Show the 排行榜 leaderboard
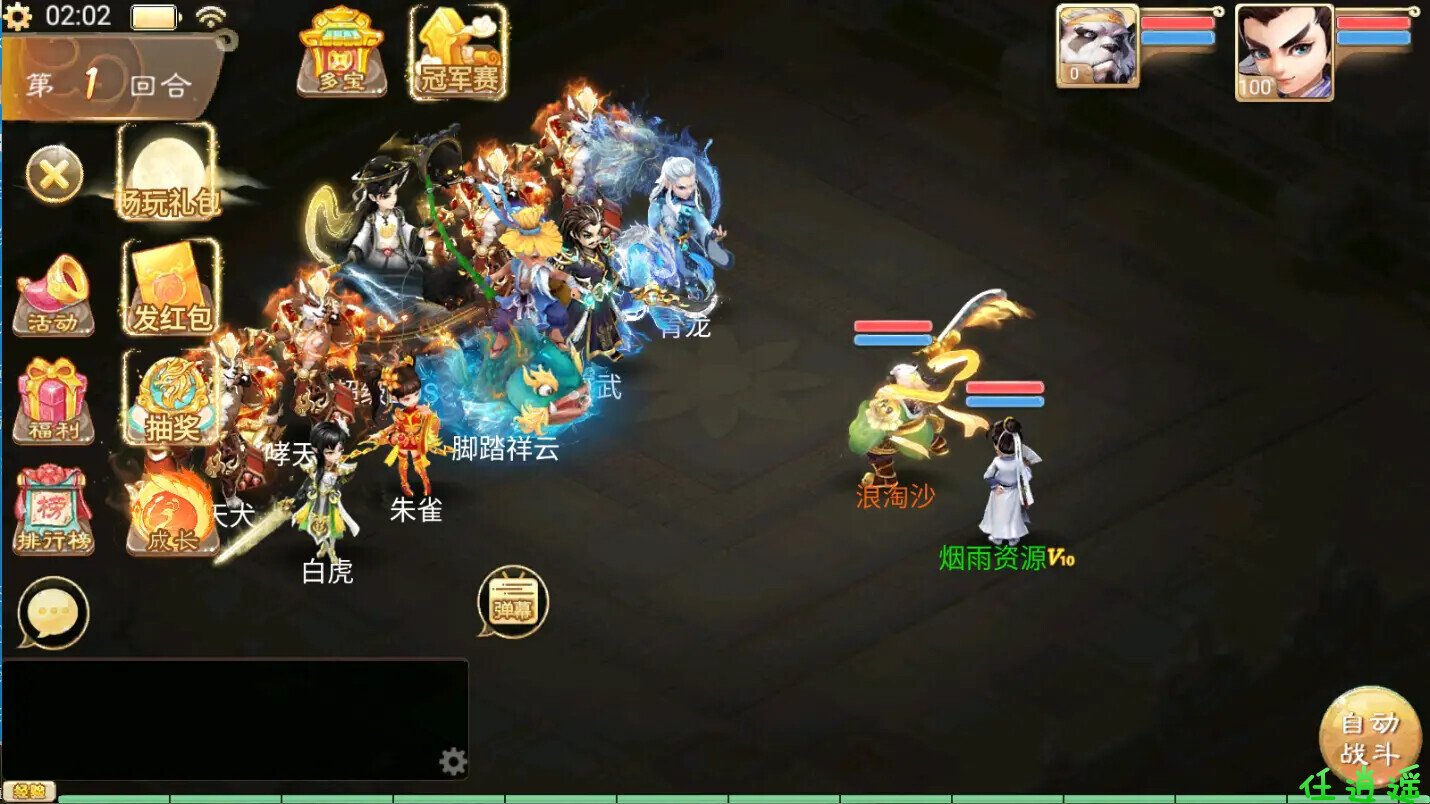1430x804 pixels. [x=54, y=512]
